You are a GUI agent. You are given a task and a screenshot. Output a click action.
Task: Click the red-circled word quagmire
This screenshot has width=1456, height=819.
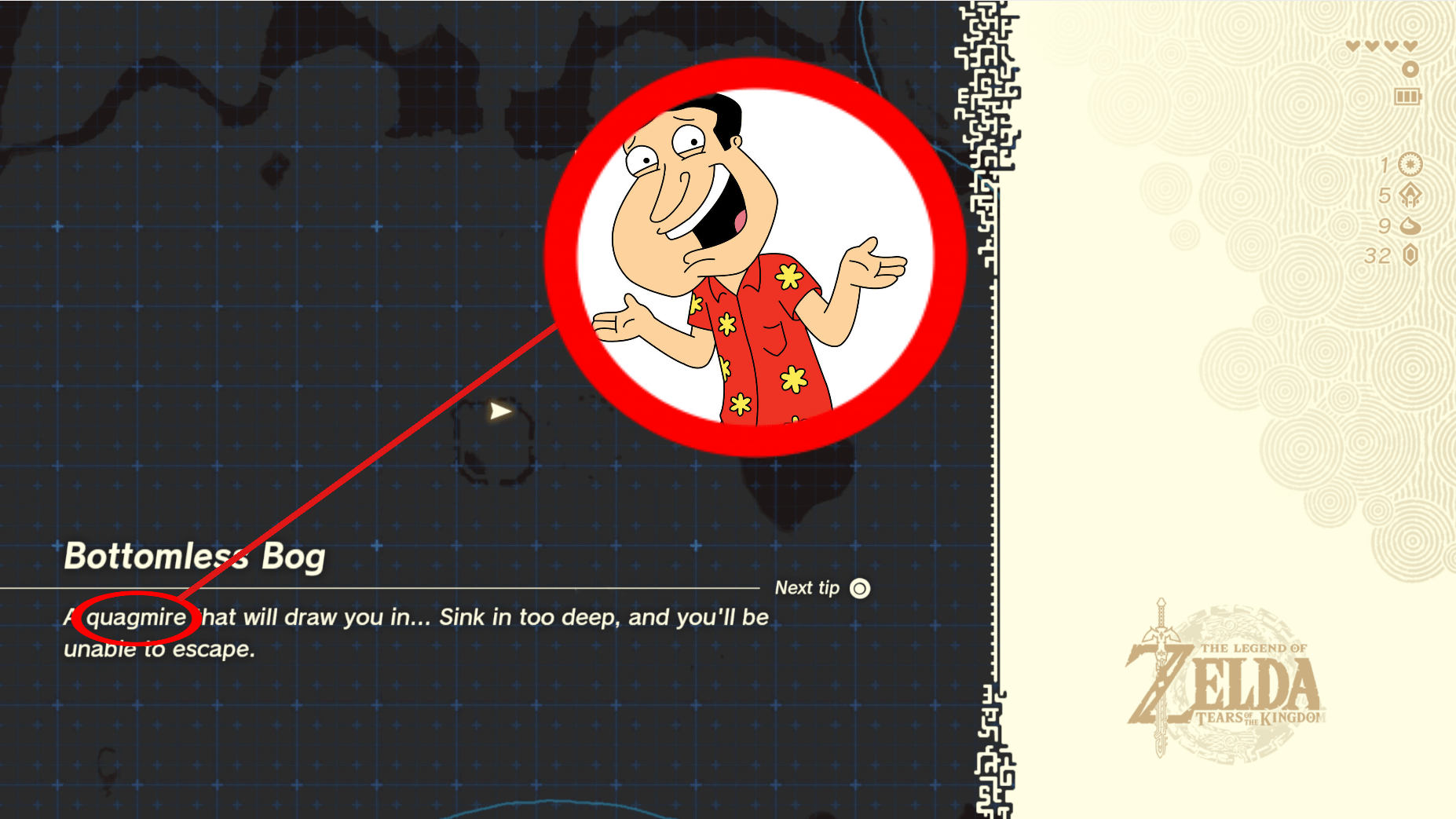tap(135, 617)
